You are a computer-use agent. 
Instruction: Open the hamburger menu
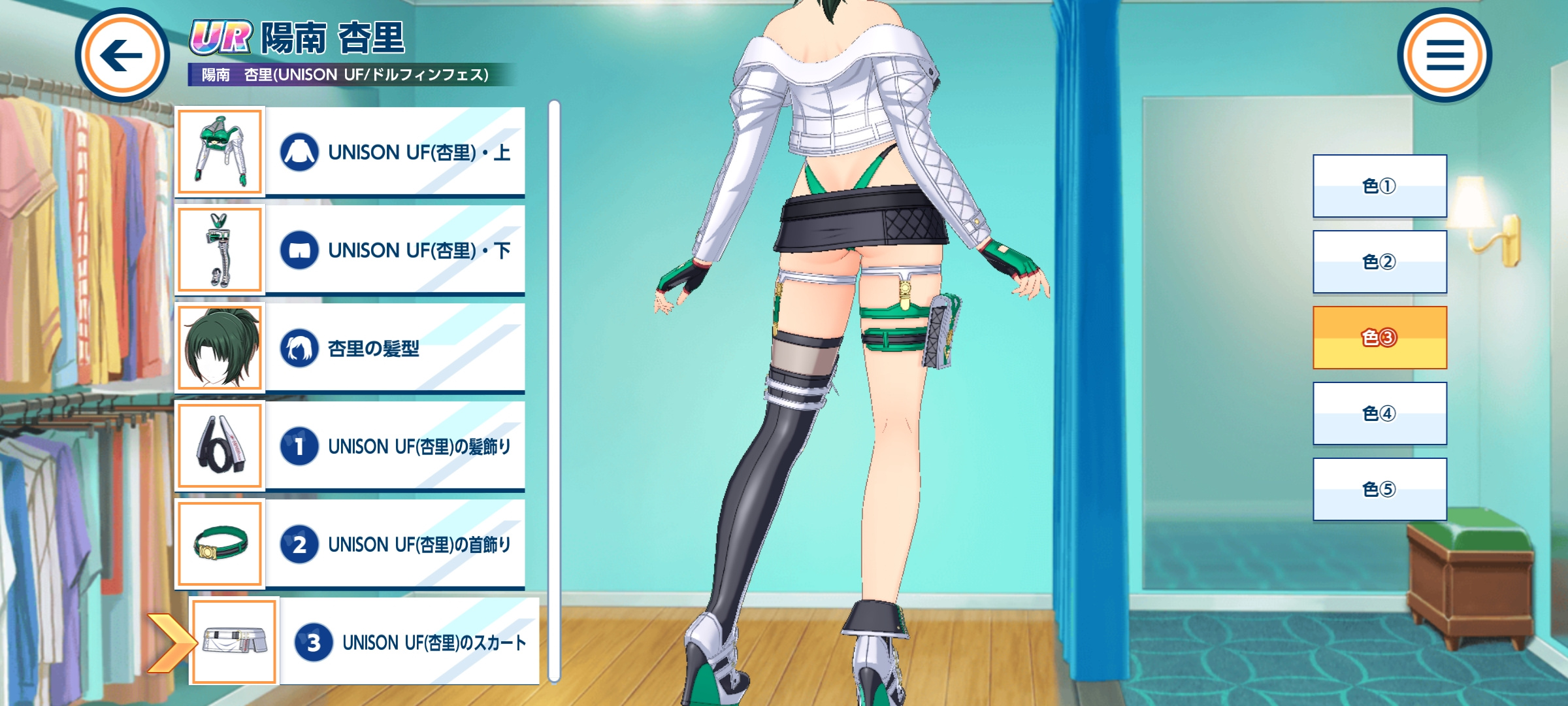1444,56
